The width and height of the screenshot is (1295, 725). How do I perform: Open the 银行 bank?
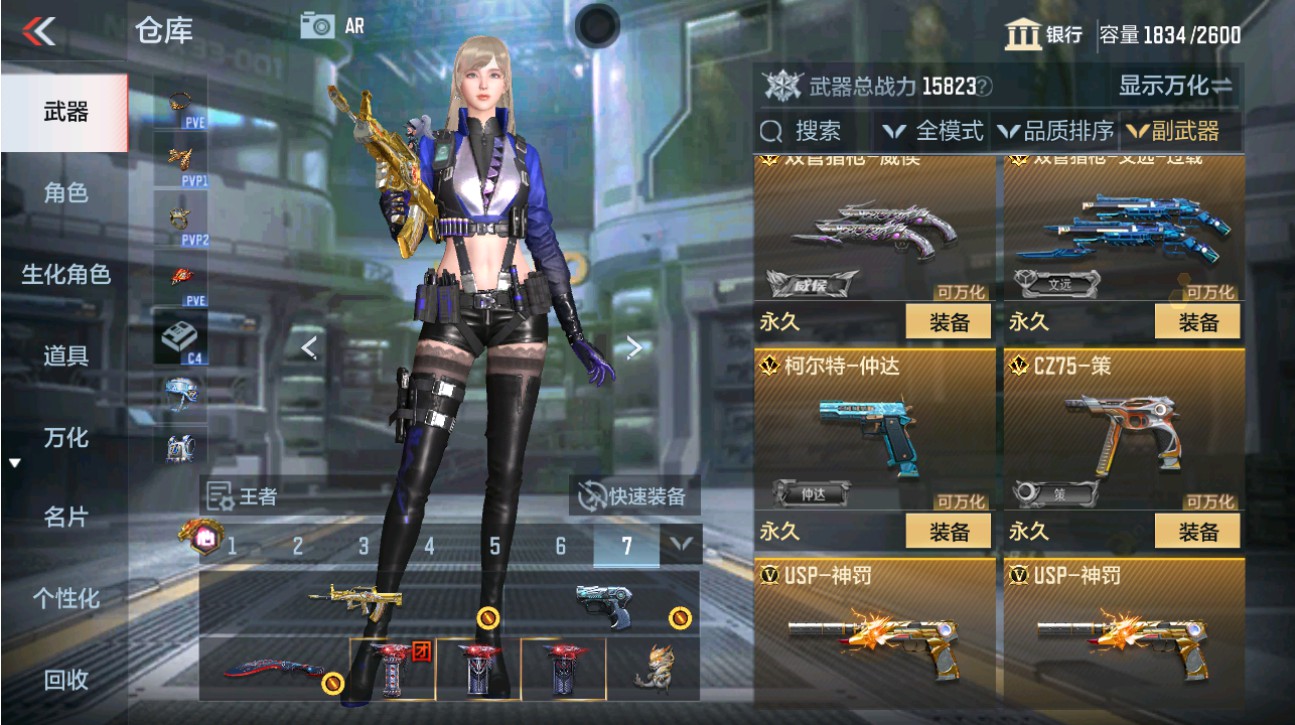pyautogui.click(x=1040, y=35)
